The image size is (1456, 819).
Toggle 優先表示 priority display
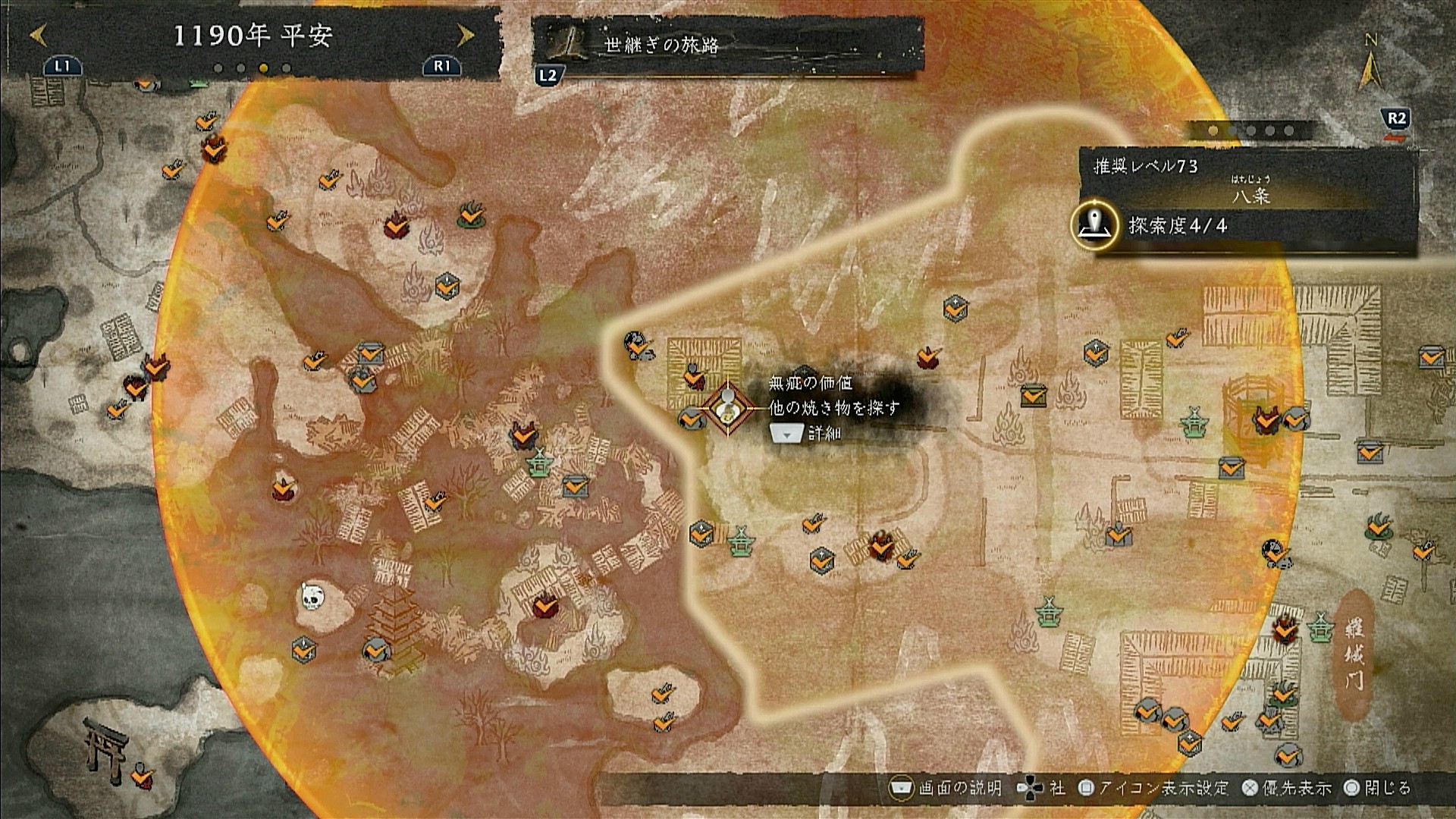pos(1287,789)
